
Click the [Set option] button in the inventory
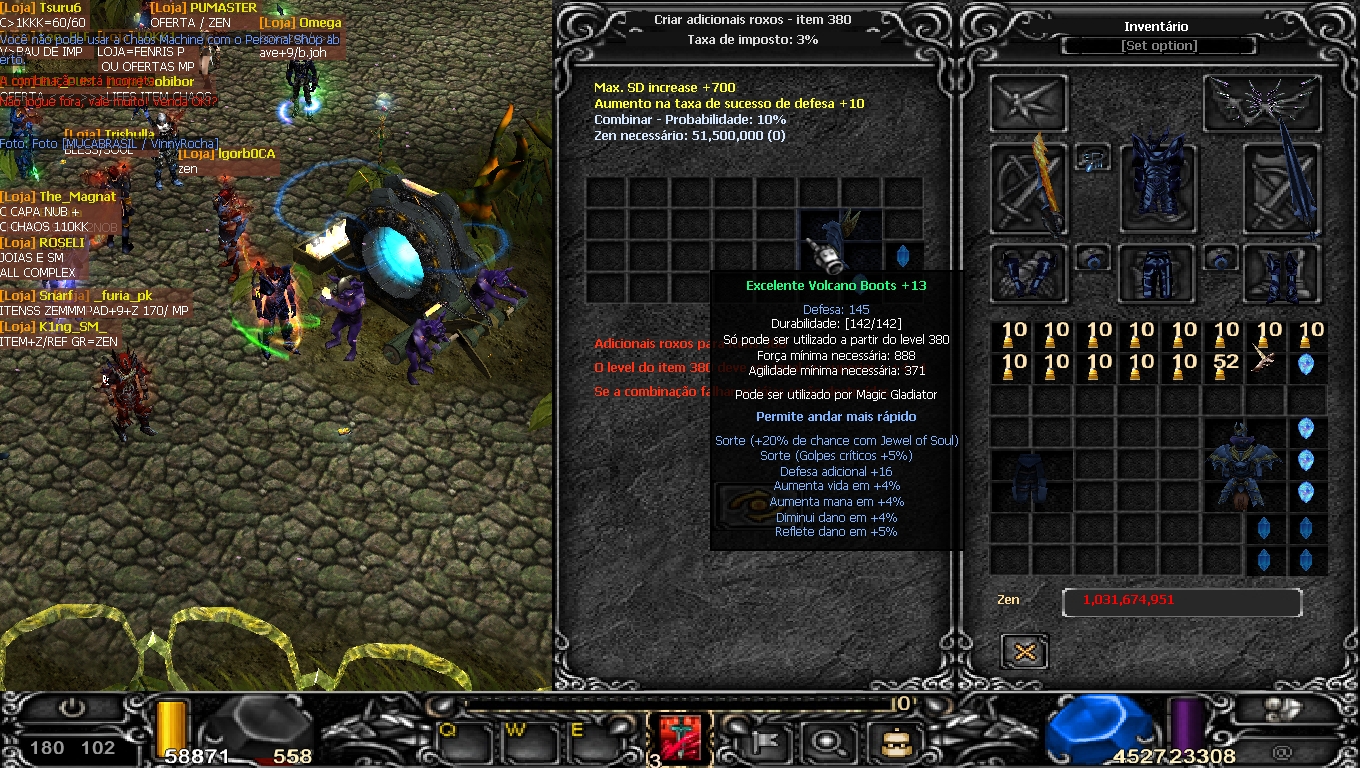coord(1158,46)
